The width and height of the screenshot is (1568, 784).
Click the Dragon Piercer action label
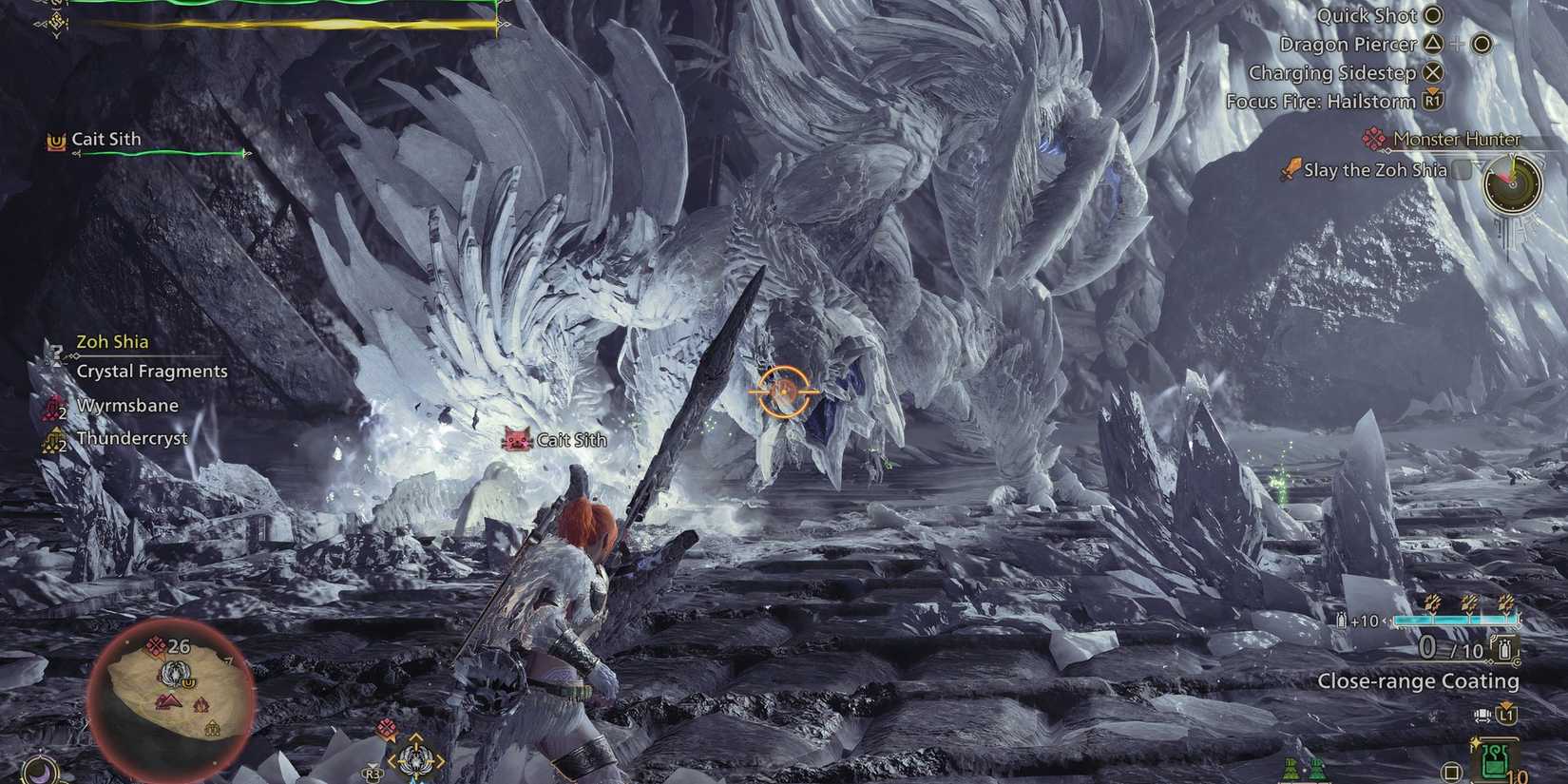point(1349,44)
